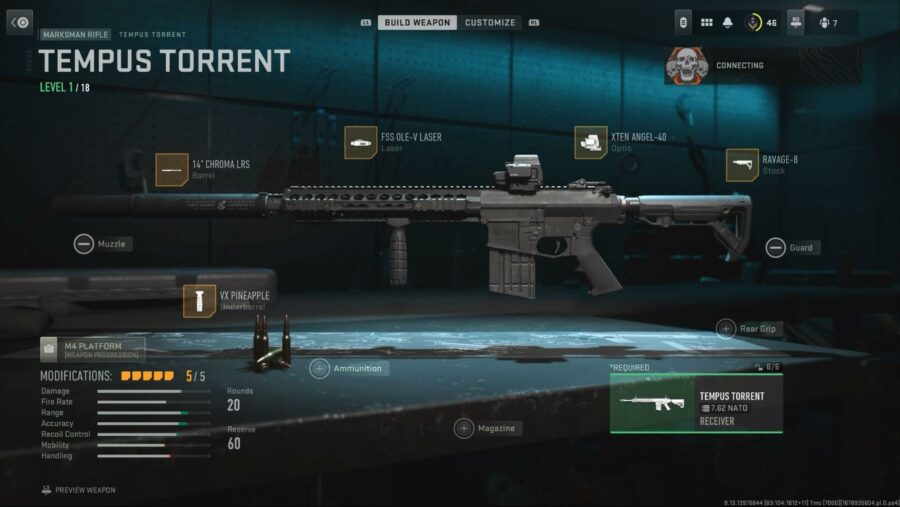Select the Ravage-8 stock slot
Viewport: 900px width, 507px height.
pos(742,165)
